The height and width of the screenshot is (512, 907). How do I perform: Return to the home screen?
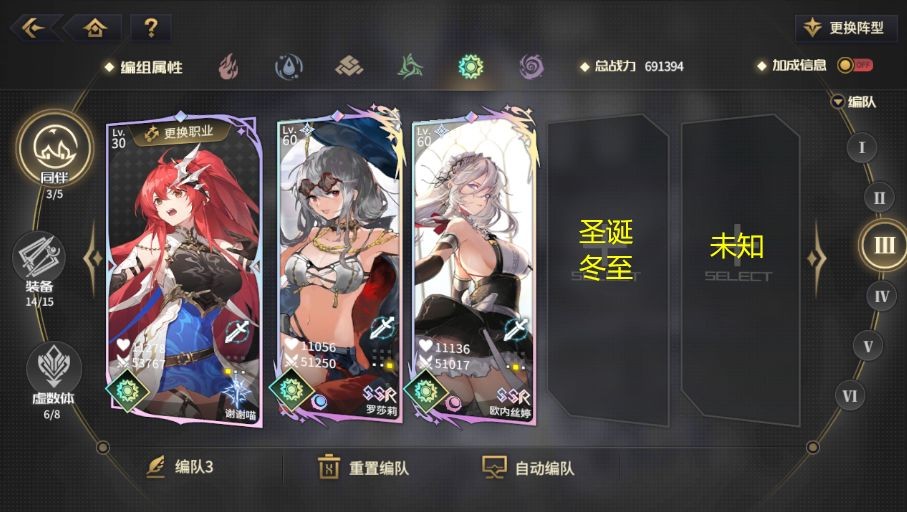pos(94,27)
